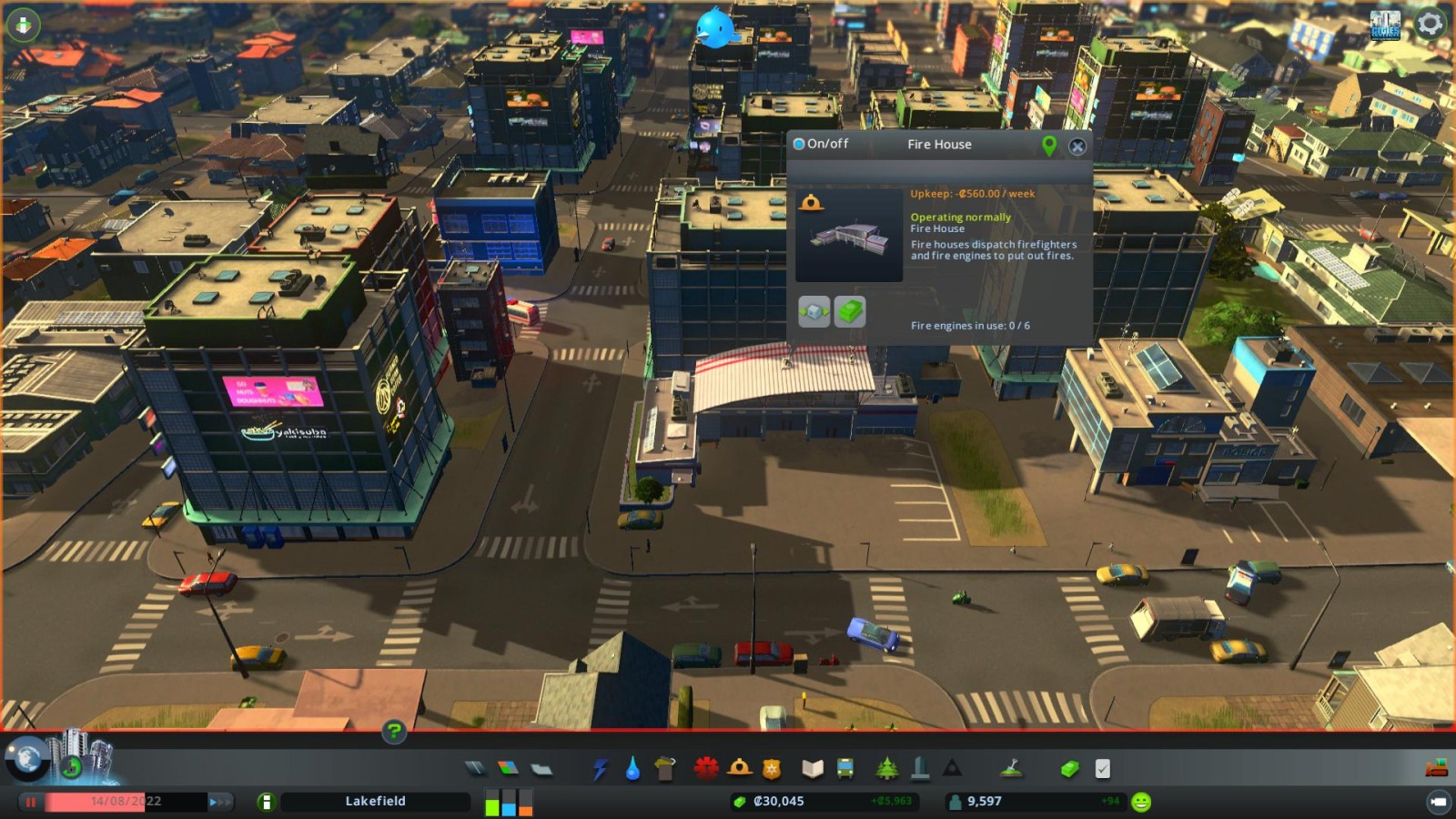Viewport: 1456px width, 819px height.
Task: Pause the game simulation
Action: [31, 802]
